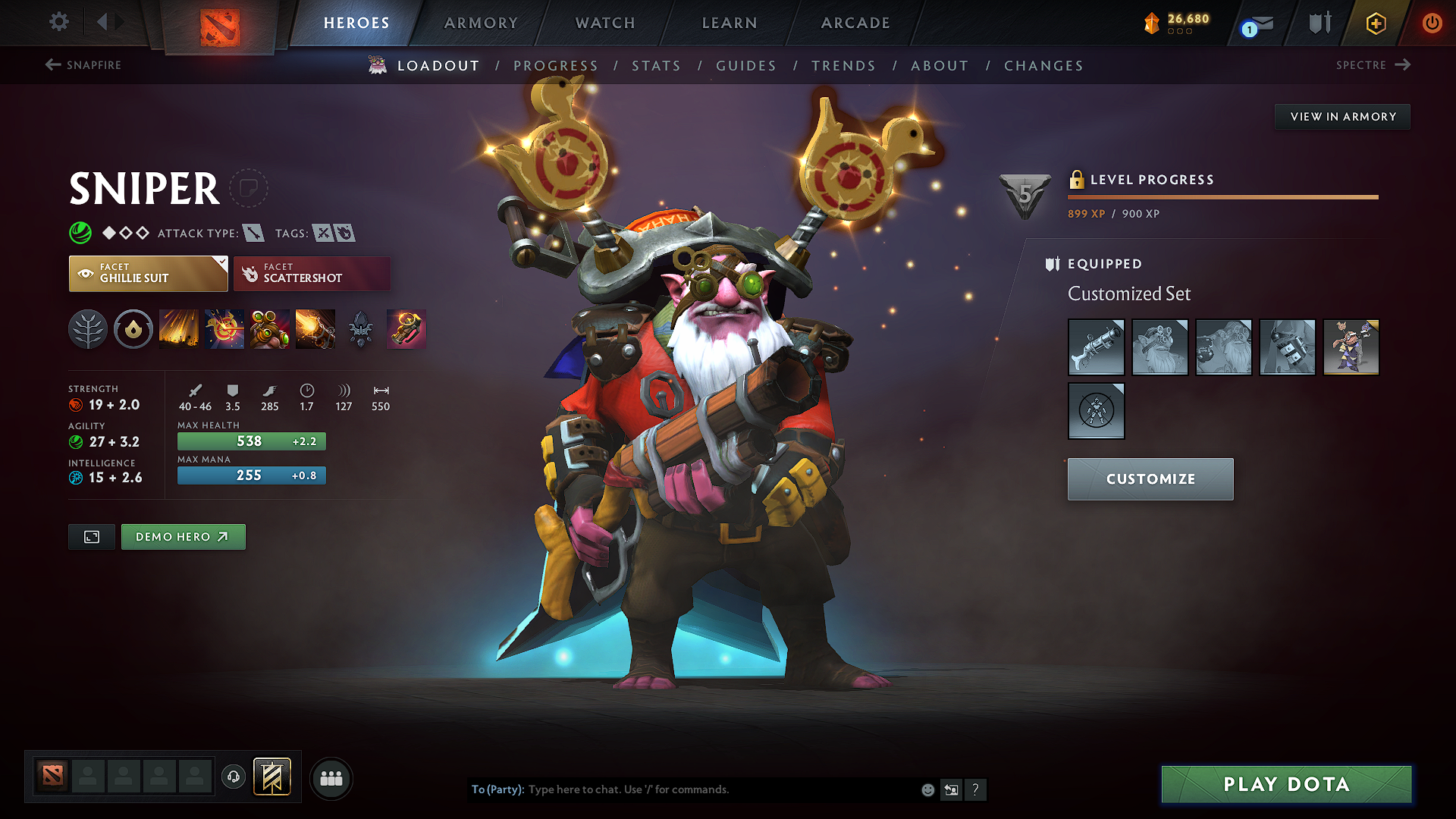Expand the Ghillie Suit facet dropdown arrow
The width and height of the screenshot is (1456, 819).
pyautogui.click(x=221, y=262)
